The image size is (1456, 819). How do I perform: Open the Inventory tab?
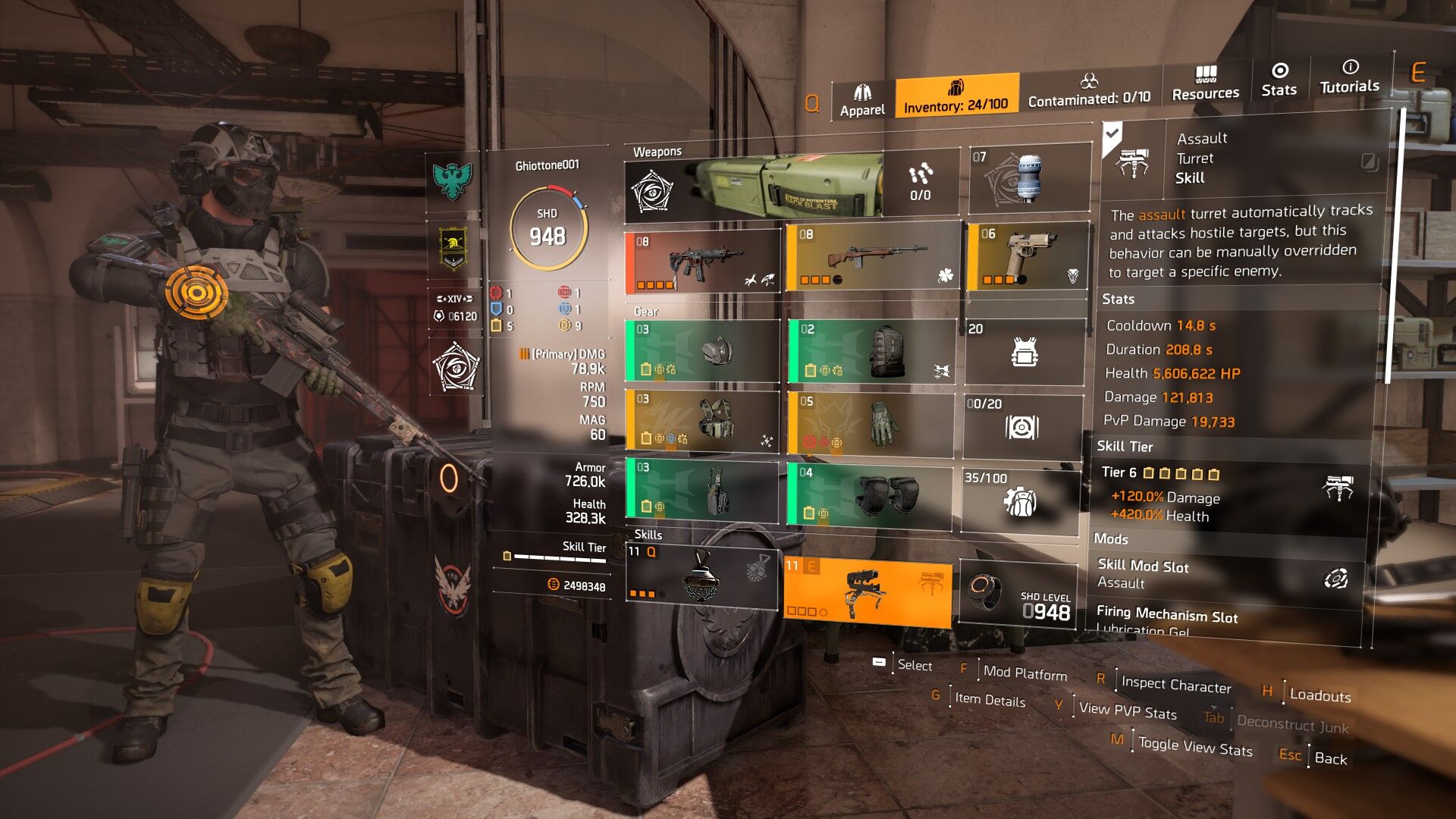pyautogui.click(x=956, y=96)
